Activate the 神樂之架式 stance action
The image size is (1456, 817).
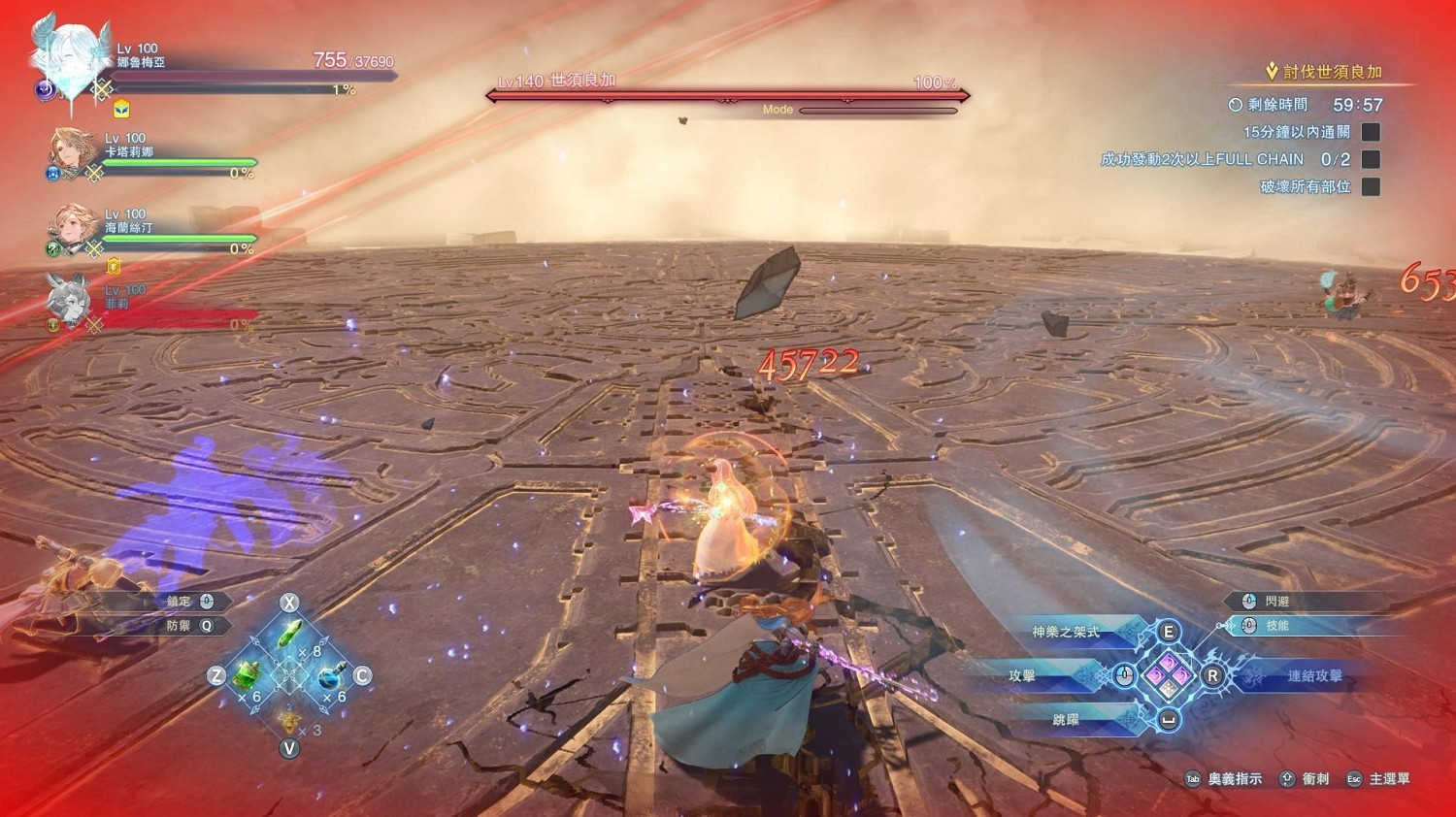(x=1066, y=633)
